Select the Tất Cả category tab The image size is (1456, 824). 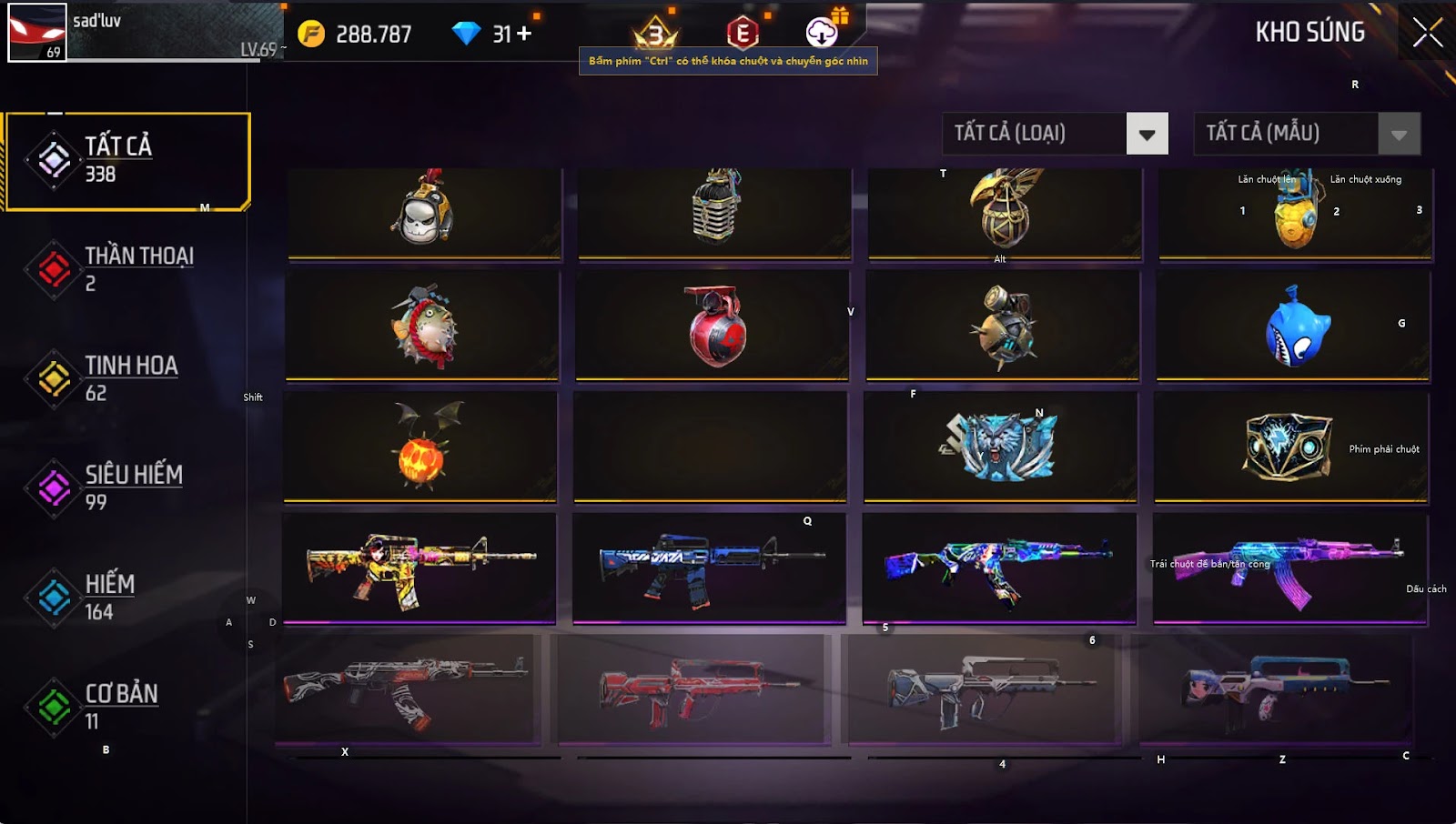point(127,161)
